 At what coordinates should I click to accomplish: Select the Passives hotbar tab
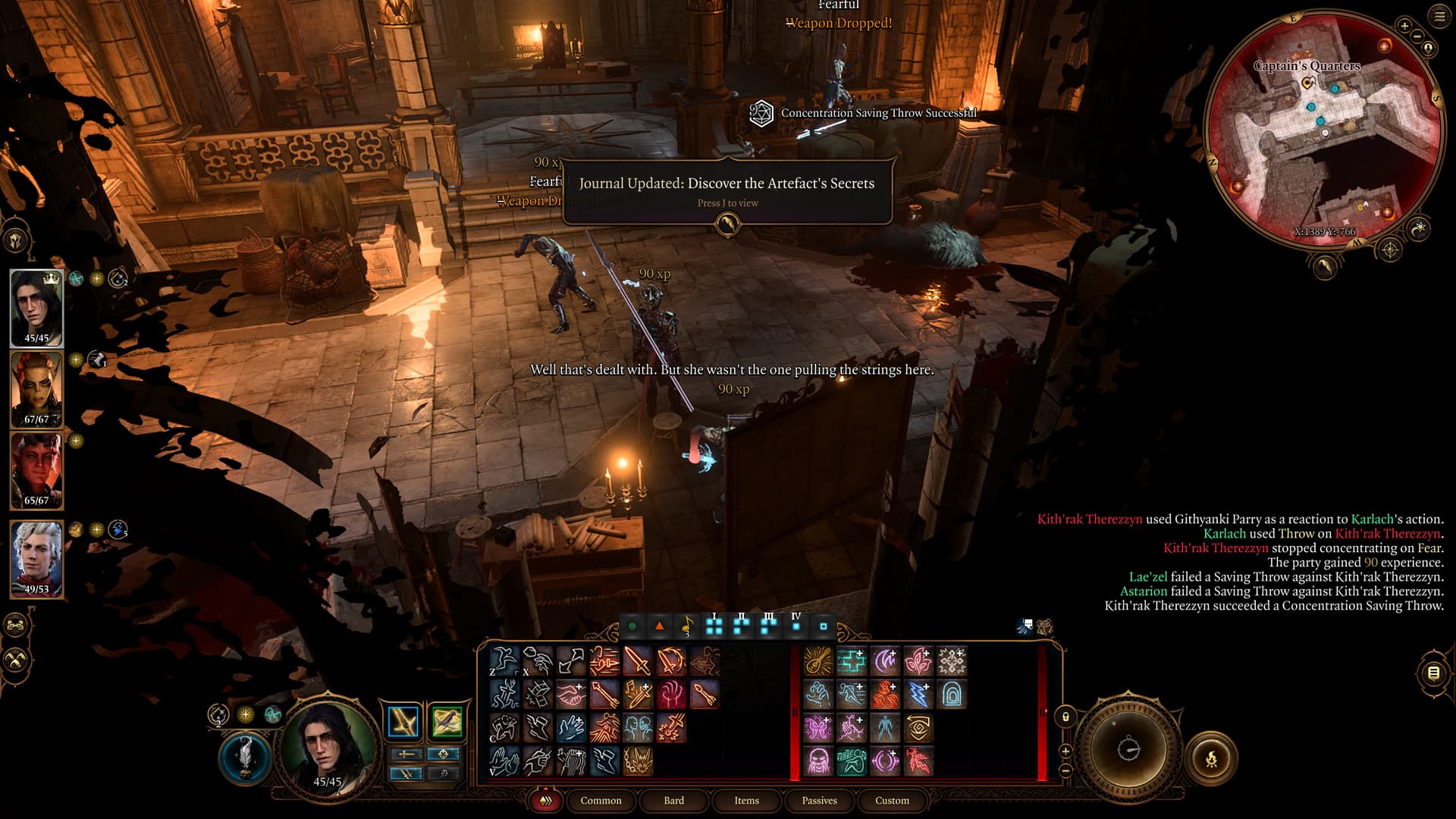819,800
